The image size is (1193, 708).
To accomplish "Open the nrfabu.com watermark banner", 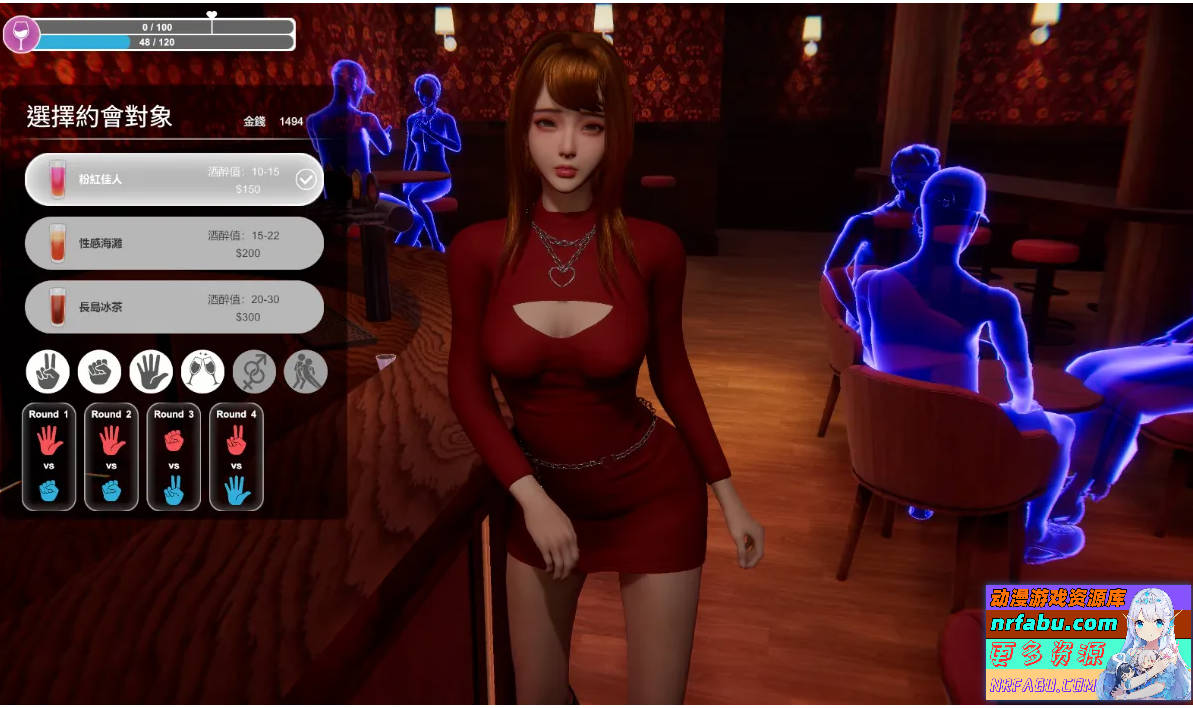I will coord(1088,642).
